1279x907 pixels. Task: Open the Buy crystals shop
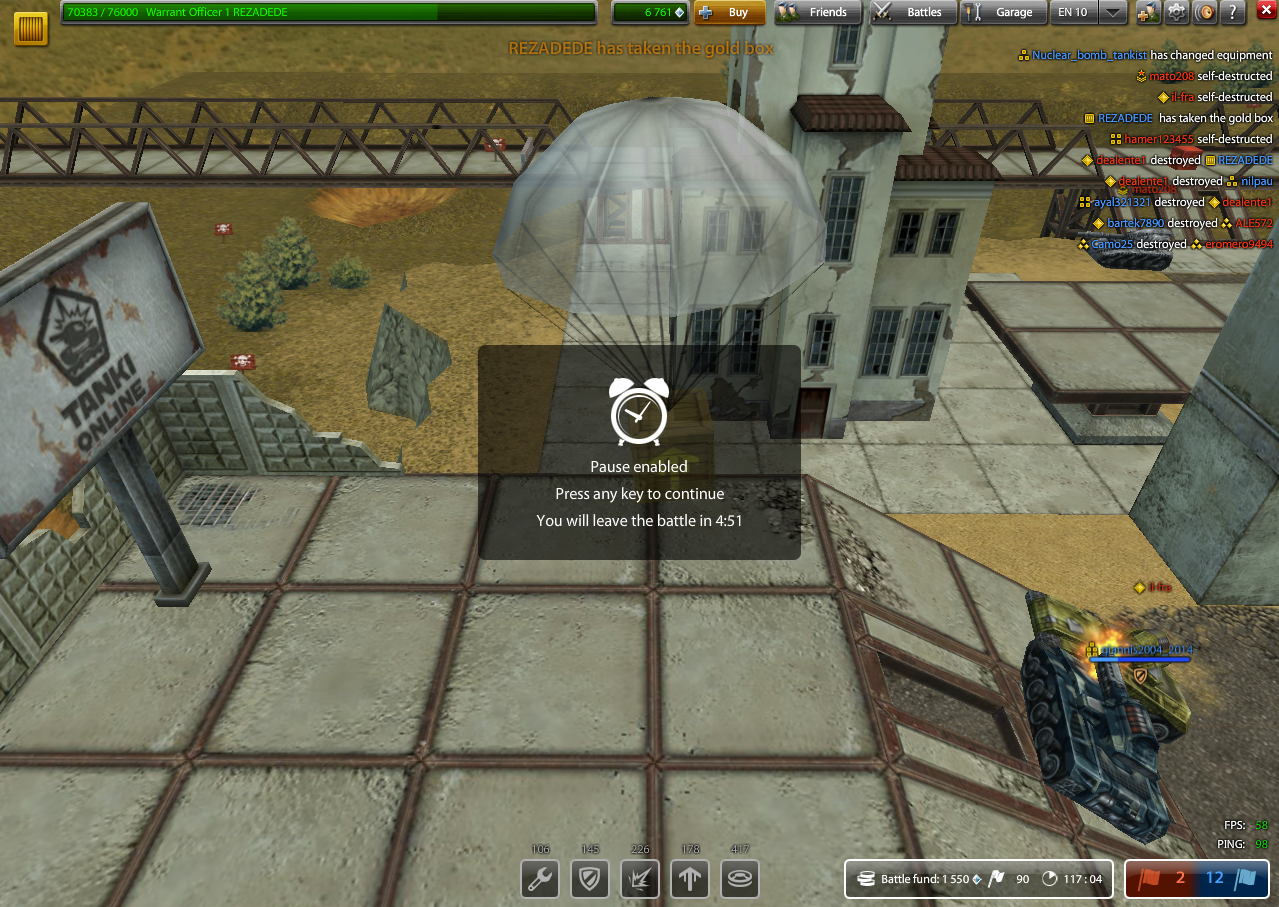click(x=729, y=13)
